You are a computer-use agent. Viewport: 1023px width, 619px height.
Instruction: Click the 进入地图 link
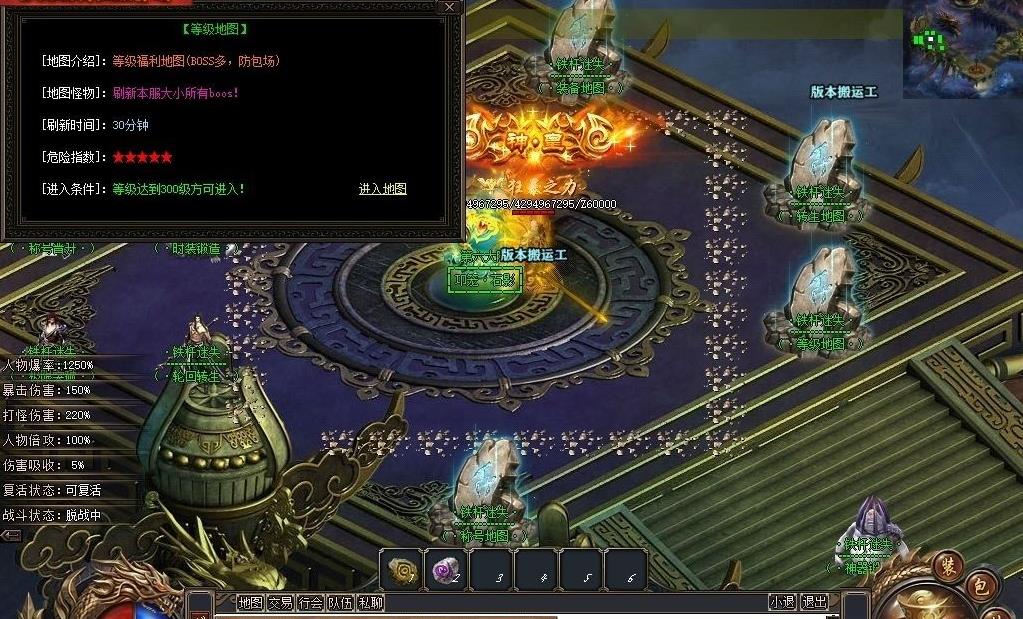point(383,189)
